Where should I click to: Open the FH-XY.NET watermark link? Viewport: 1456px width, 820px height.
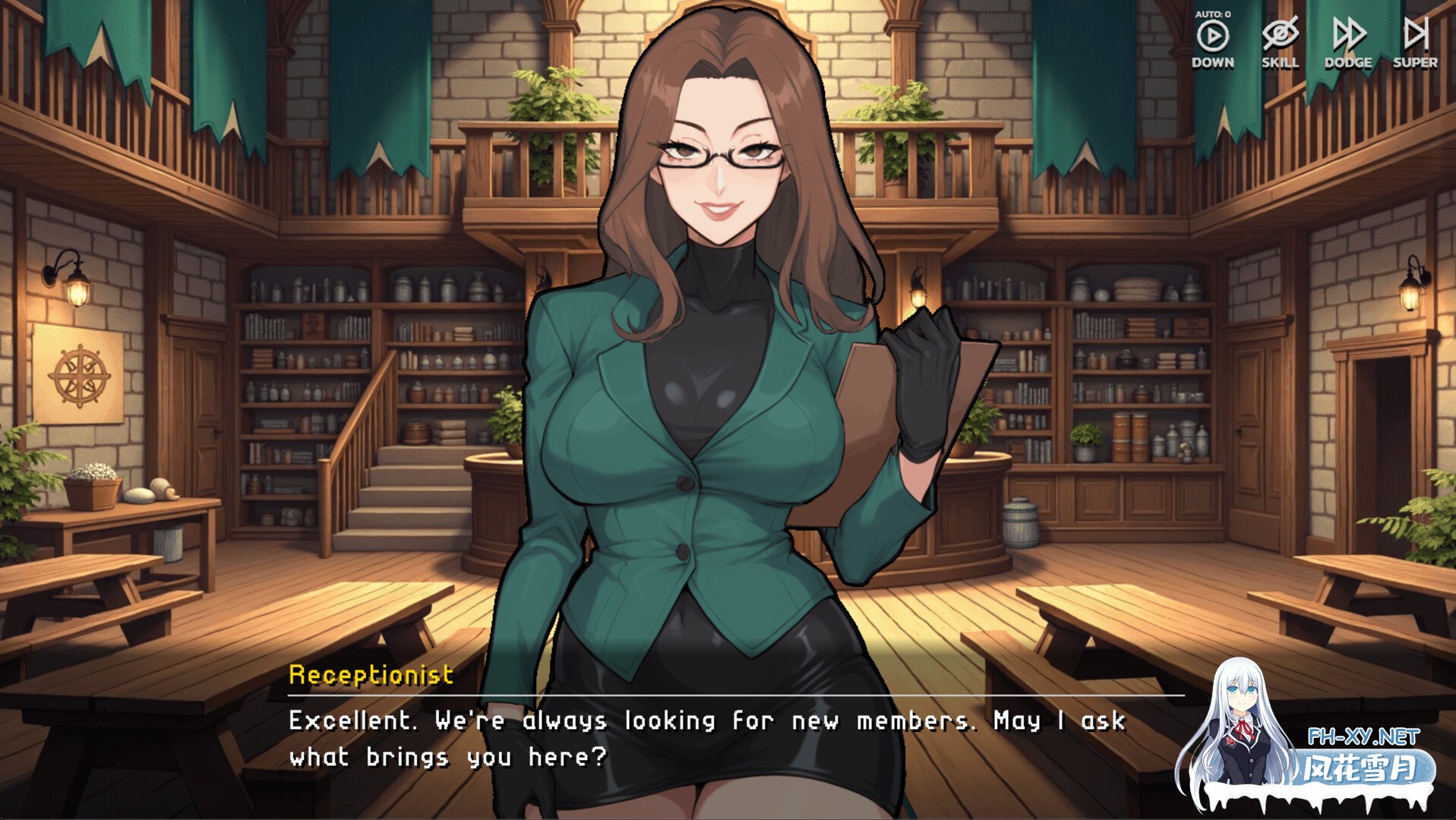click(x=1363, y=736)
